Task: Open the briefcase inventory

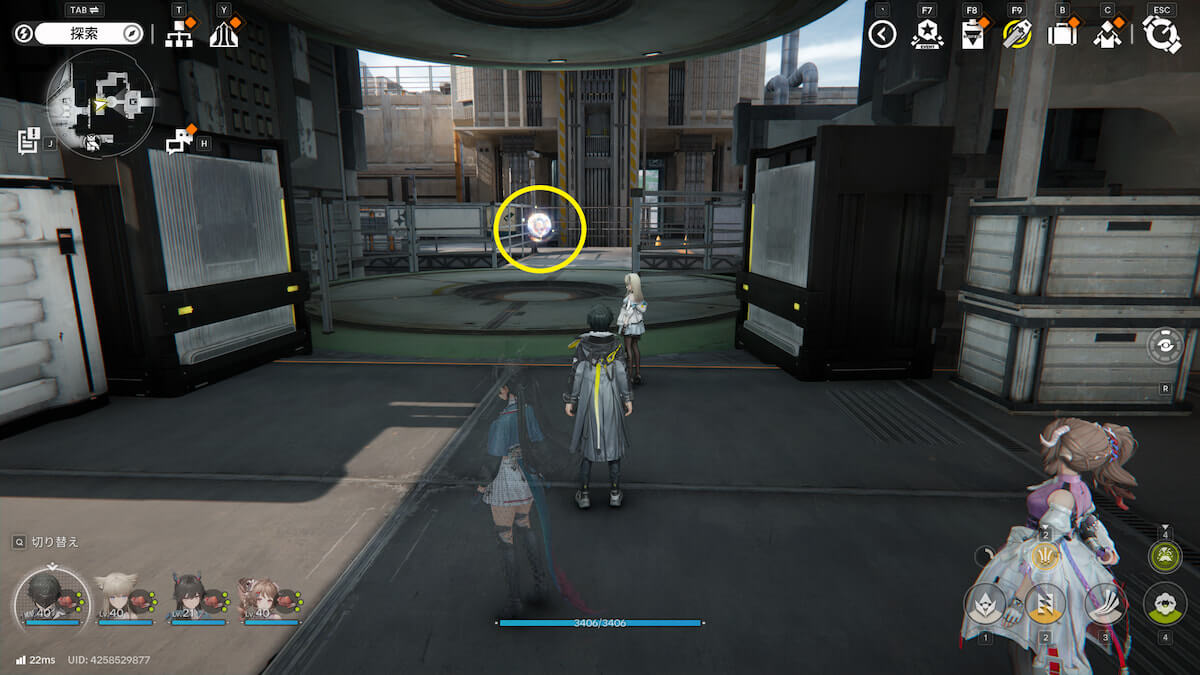Action: pyautogui.click(x=1061, y=34)
